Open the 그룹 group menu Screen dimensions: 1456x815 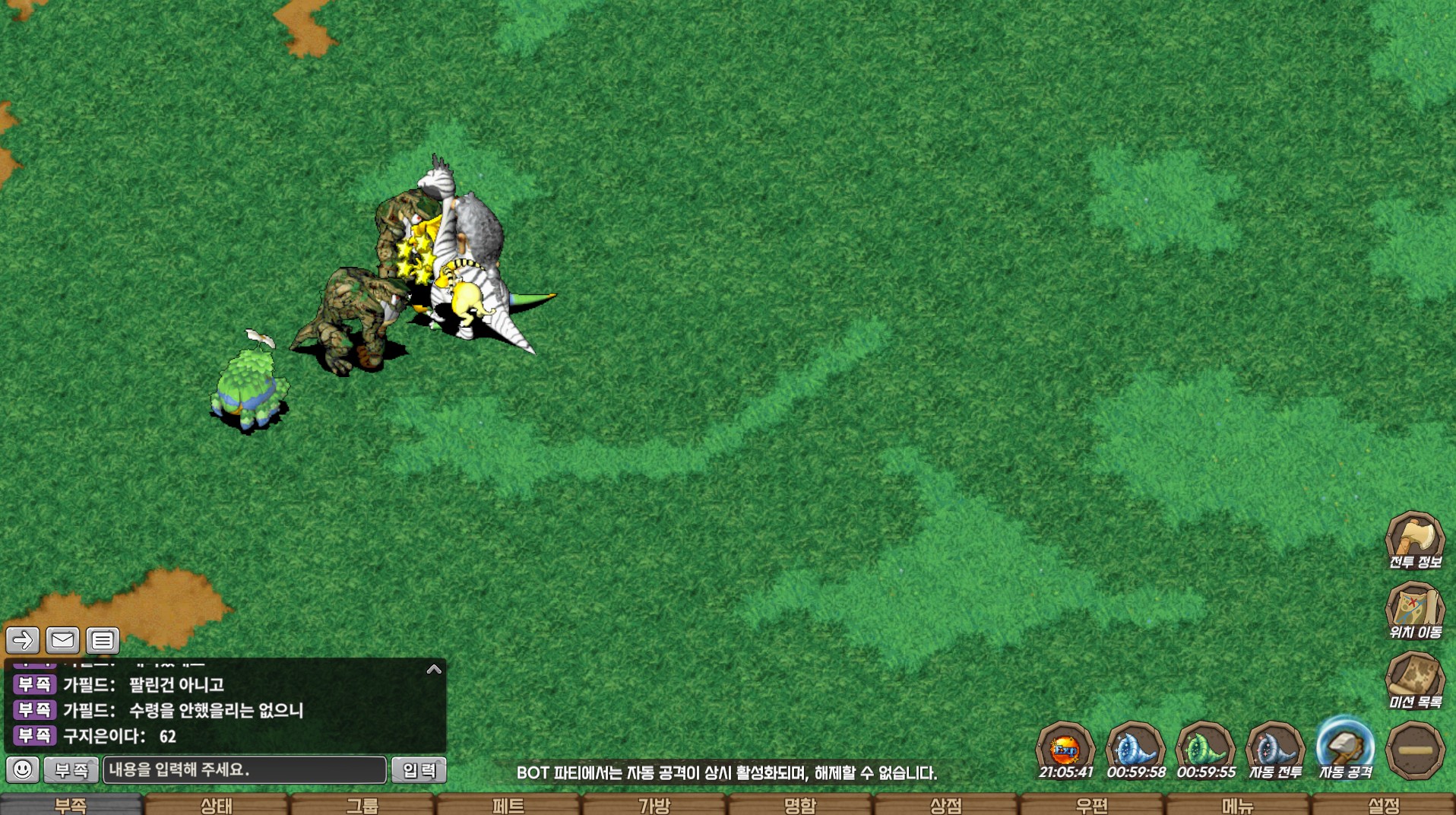tap(362, 805)
